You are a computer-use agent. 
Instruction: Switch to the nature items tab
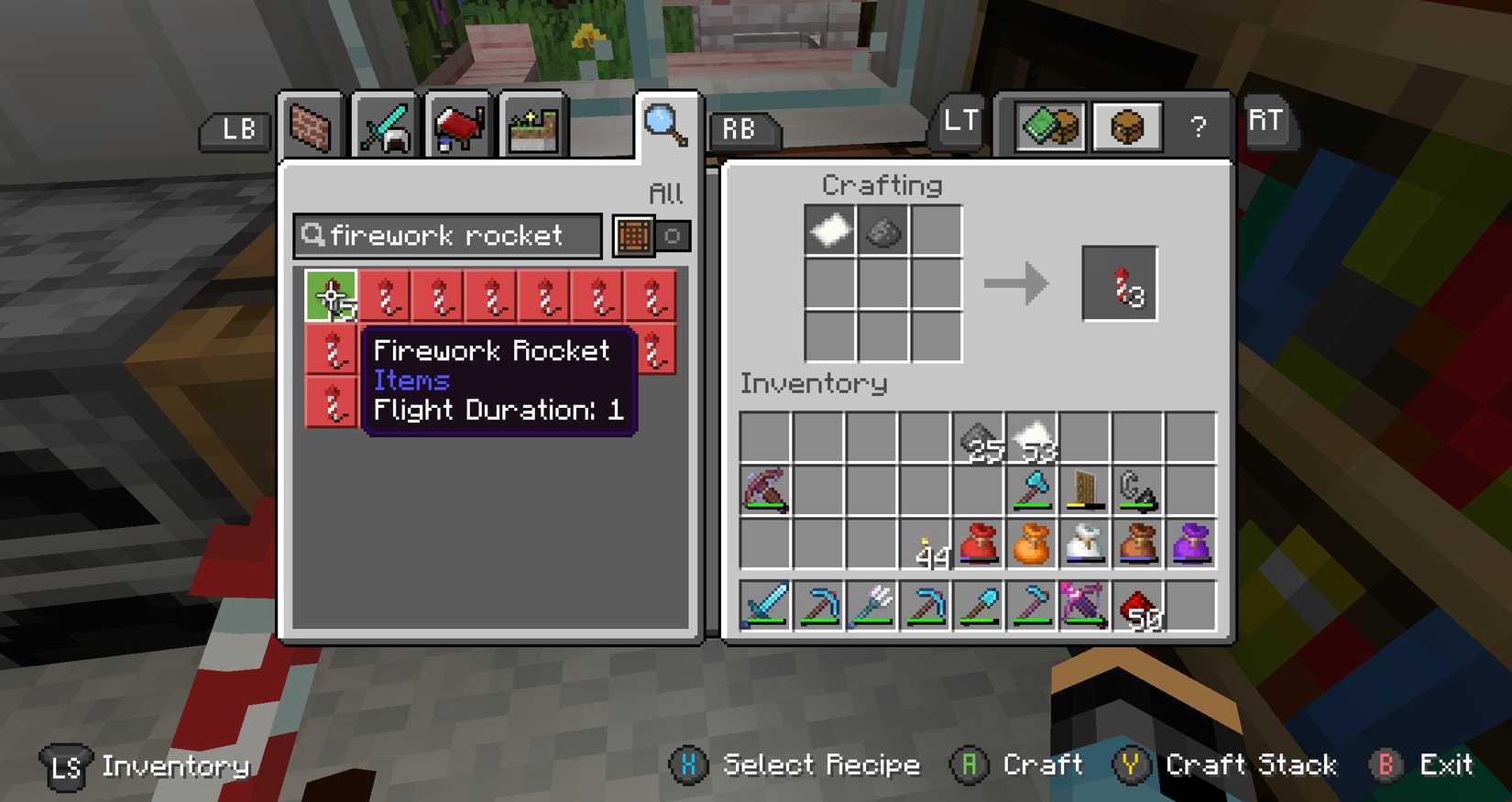[x=531, y=126]
